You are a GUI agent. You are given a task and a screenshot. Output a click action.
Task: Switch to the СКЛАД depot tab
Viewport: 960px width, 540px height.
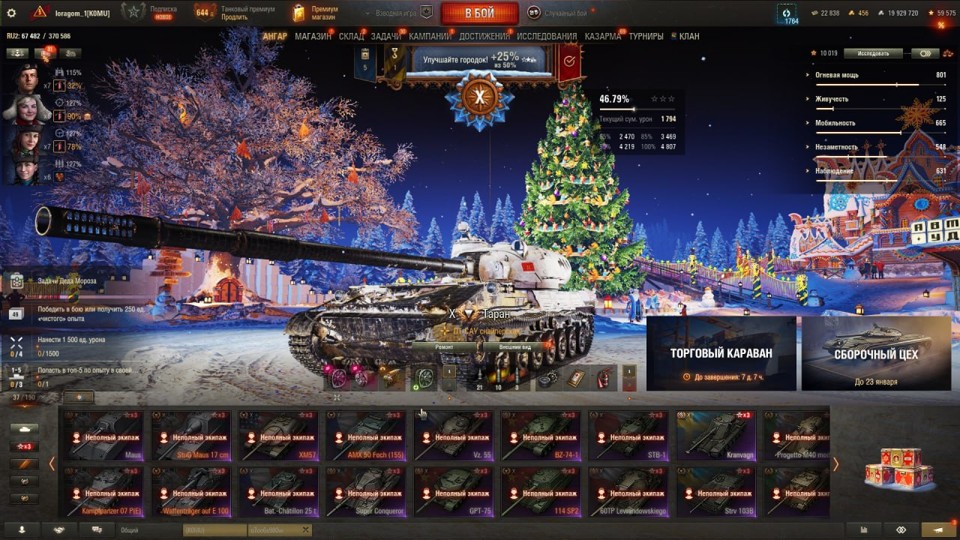click(x=351, y=37)
